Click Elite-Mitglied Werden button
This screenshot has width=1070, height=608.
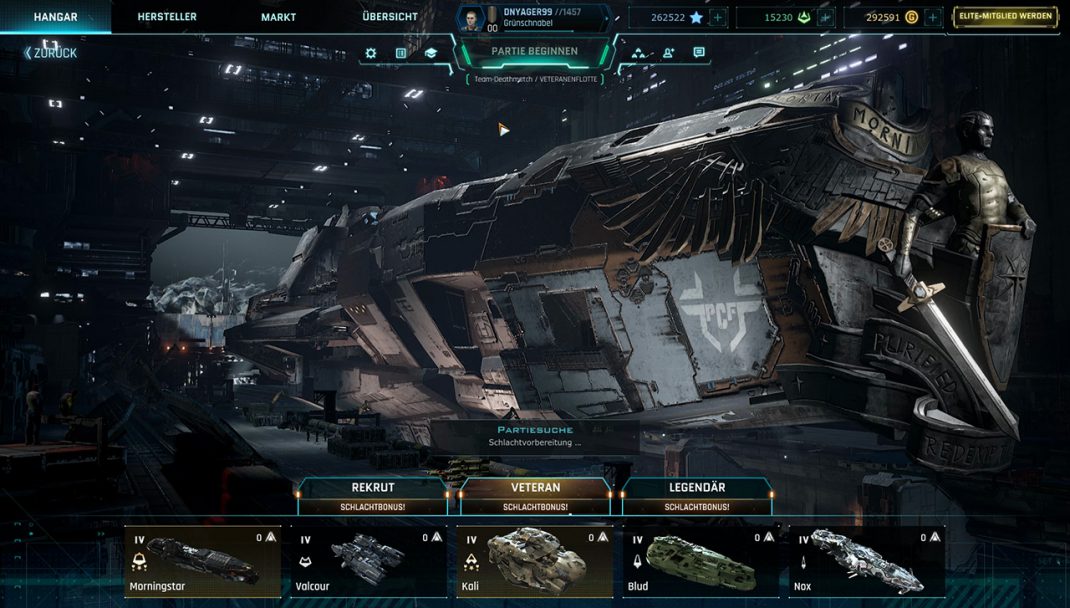pyautogui.click(x=1002, y=17)
